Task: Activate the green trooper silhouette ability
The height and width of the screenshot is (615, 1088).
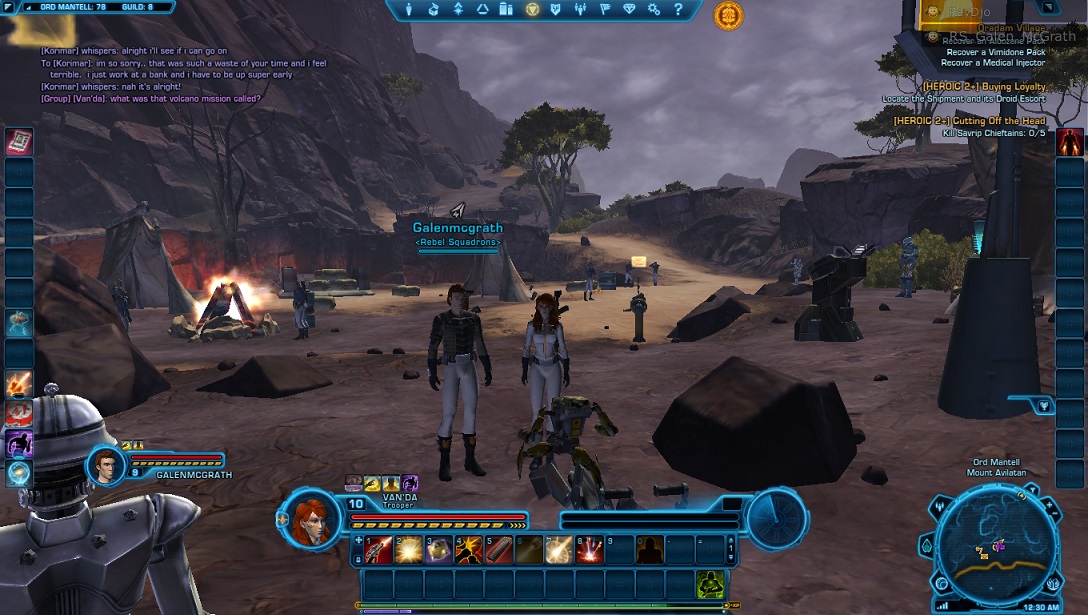Action: coord(710,583)
